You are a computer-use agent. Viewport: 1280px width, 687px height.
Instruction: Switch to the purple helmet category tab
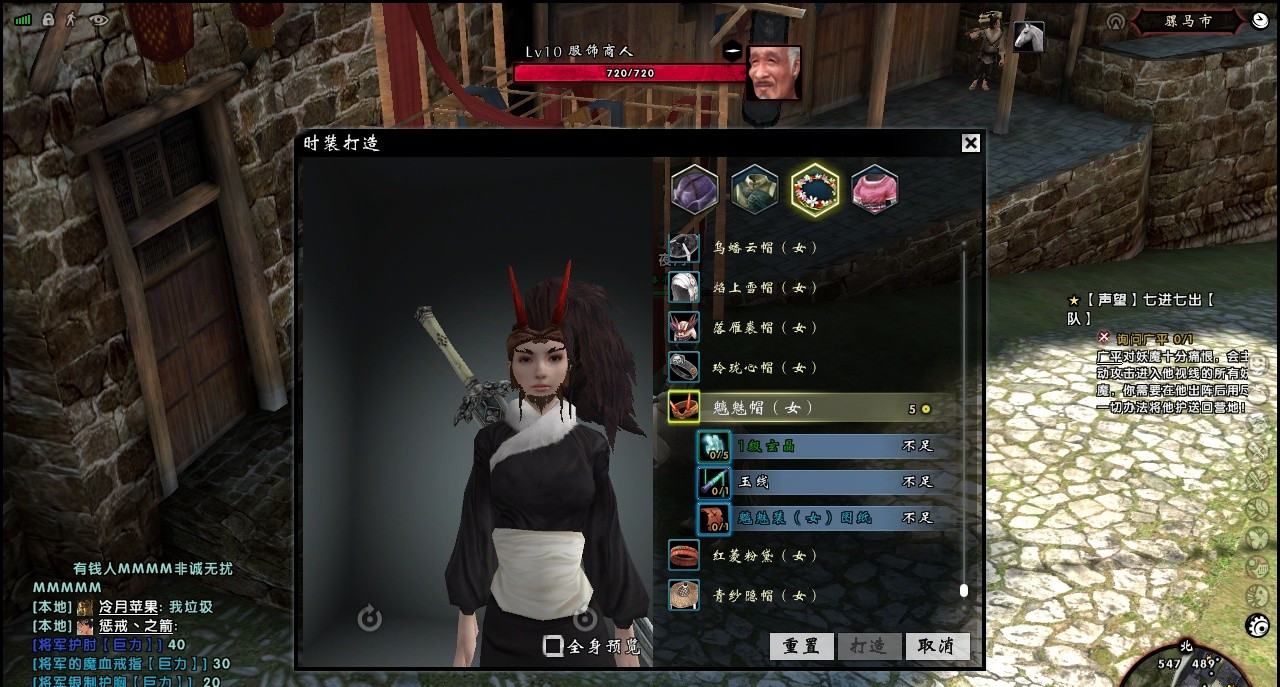point(695,189)
